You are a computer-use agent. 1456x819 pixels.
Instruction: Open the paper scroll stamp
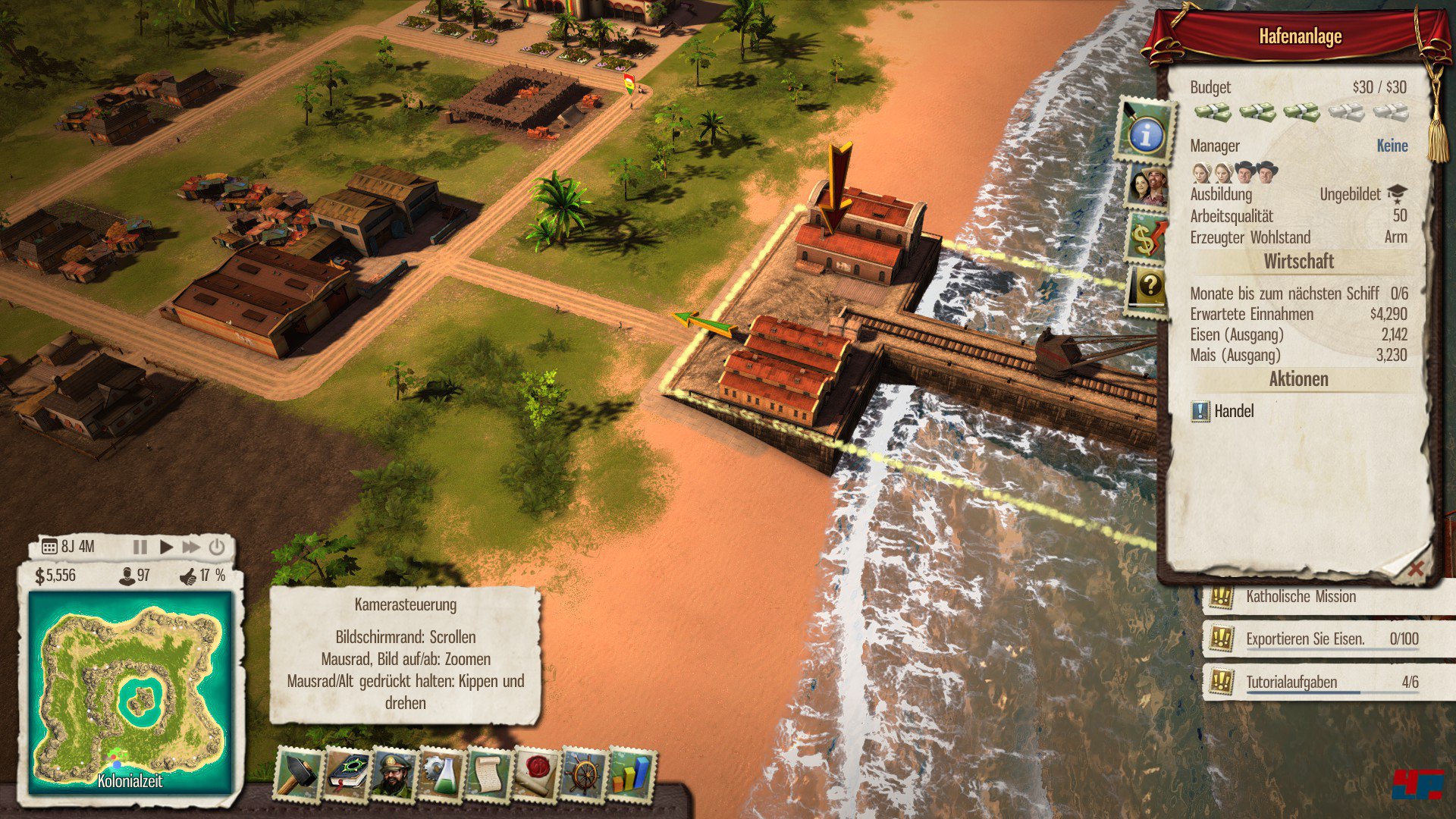click(488, 774)
